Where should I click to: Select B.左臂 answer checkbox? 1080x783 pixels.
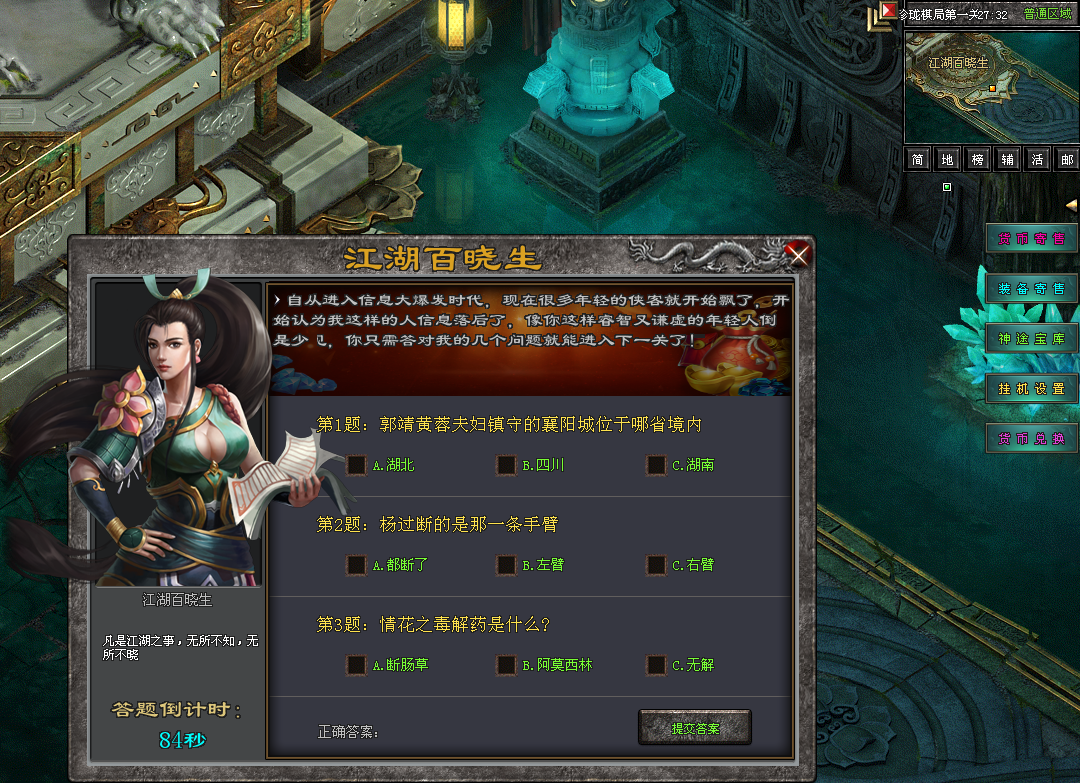click(506, 565)
